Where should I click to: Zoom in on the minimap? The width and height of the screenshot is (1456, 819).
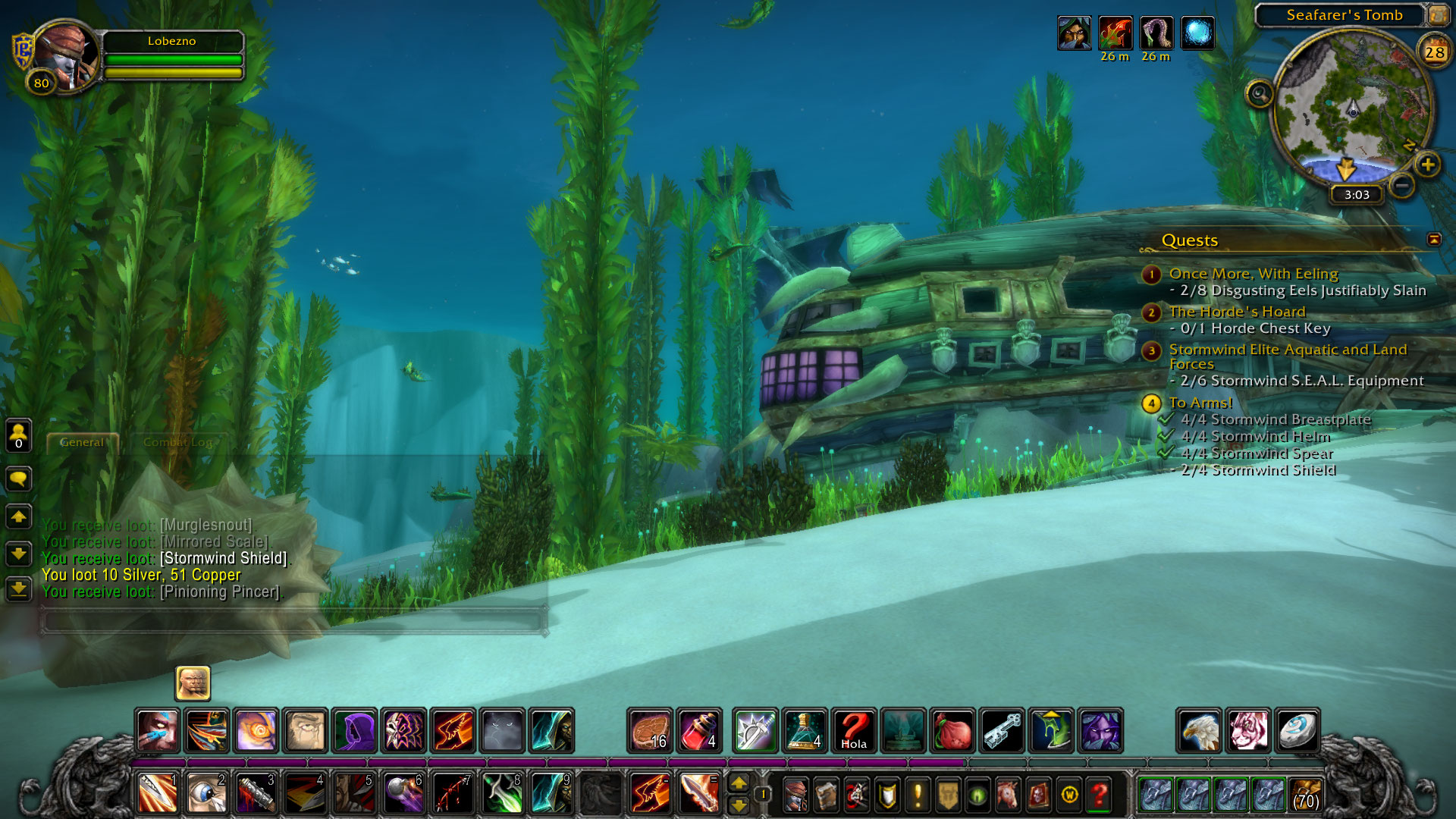tap(1427, 165)
